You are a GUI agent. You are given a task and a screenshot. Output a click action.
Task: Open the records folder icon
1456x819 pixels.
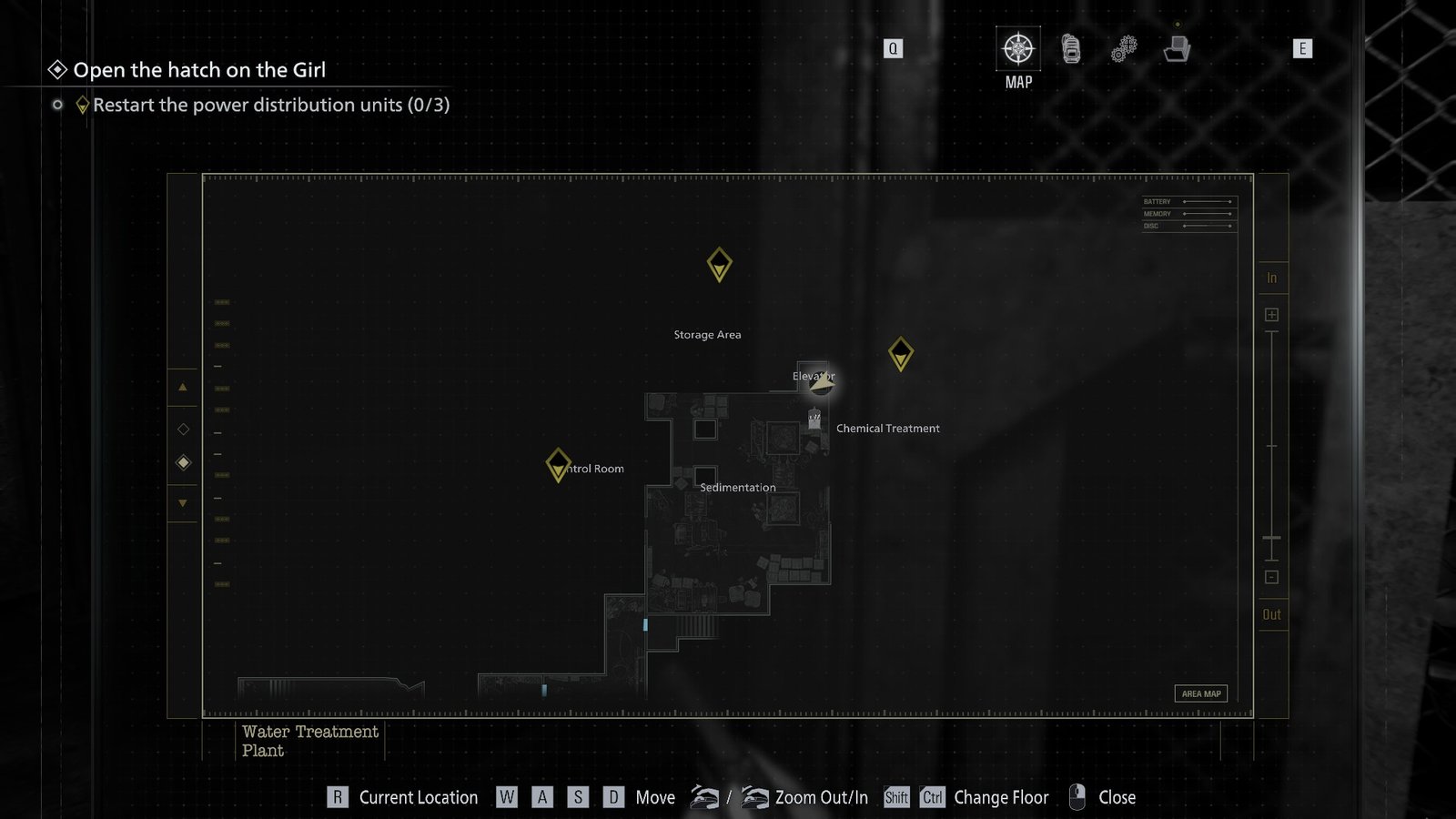pyautogui.click(x=1178, y=50)
